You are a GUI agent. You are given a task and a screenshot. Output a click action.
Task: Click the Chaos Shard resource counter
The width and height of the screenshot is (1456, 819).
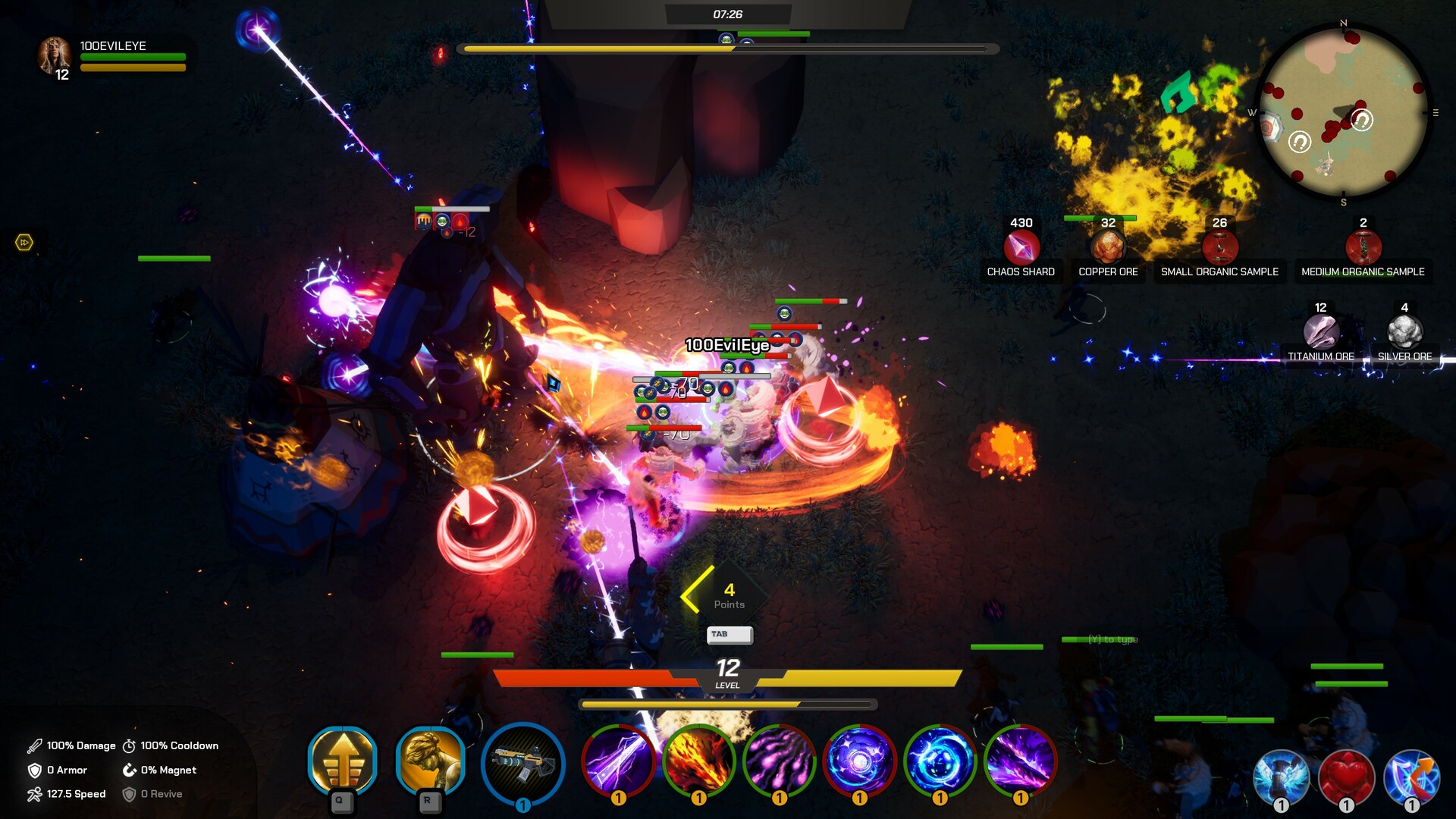1020,246
